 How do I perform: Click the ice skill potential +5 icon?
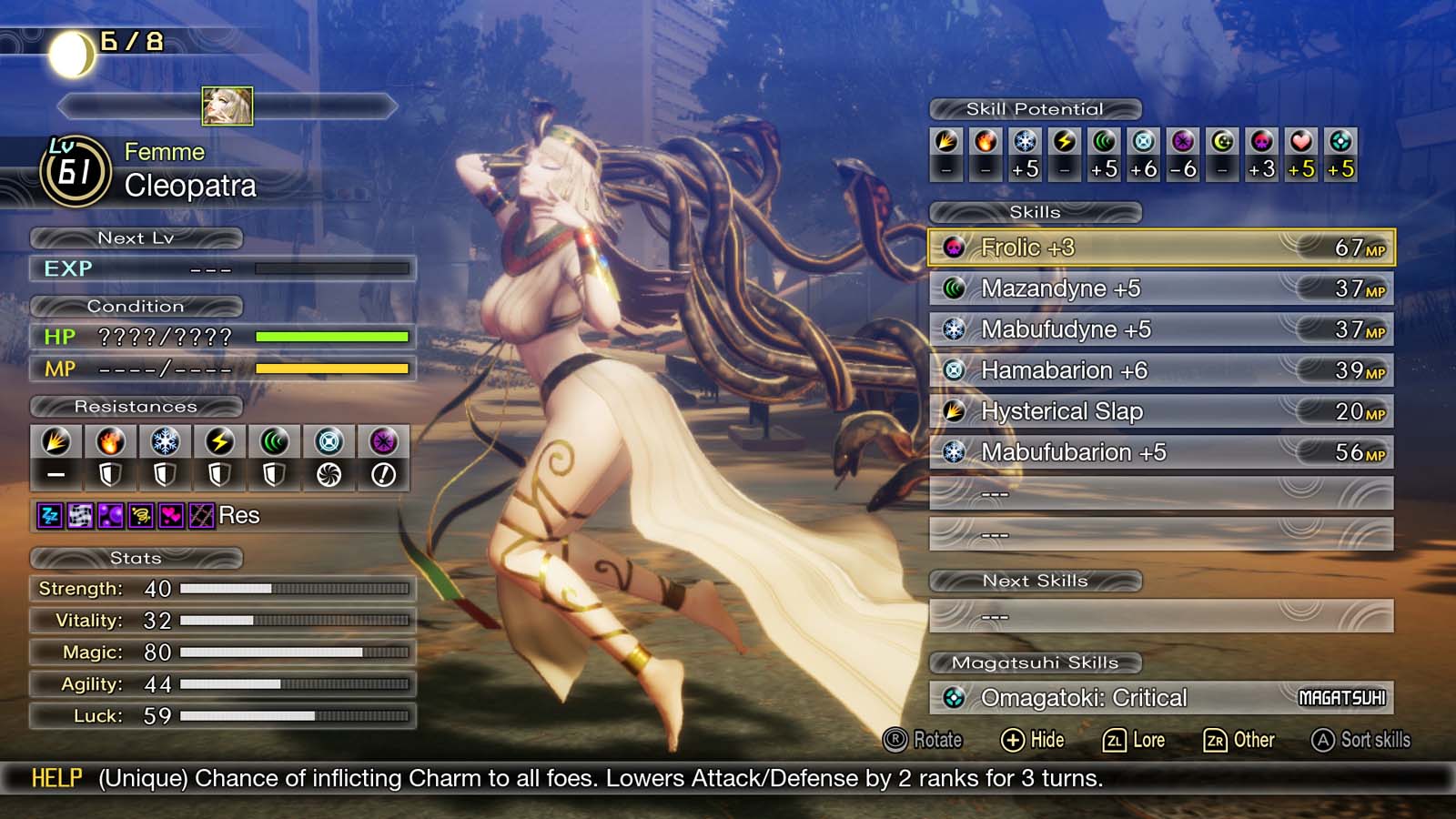[1026, 141]
